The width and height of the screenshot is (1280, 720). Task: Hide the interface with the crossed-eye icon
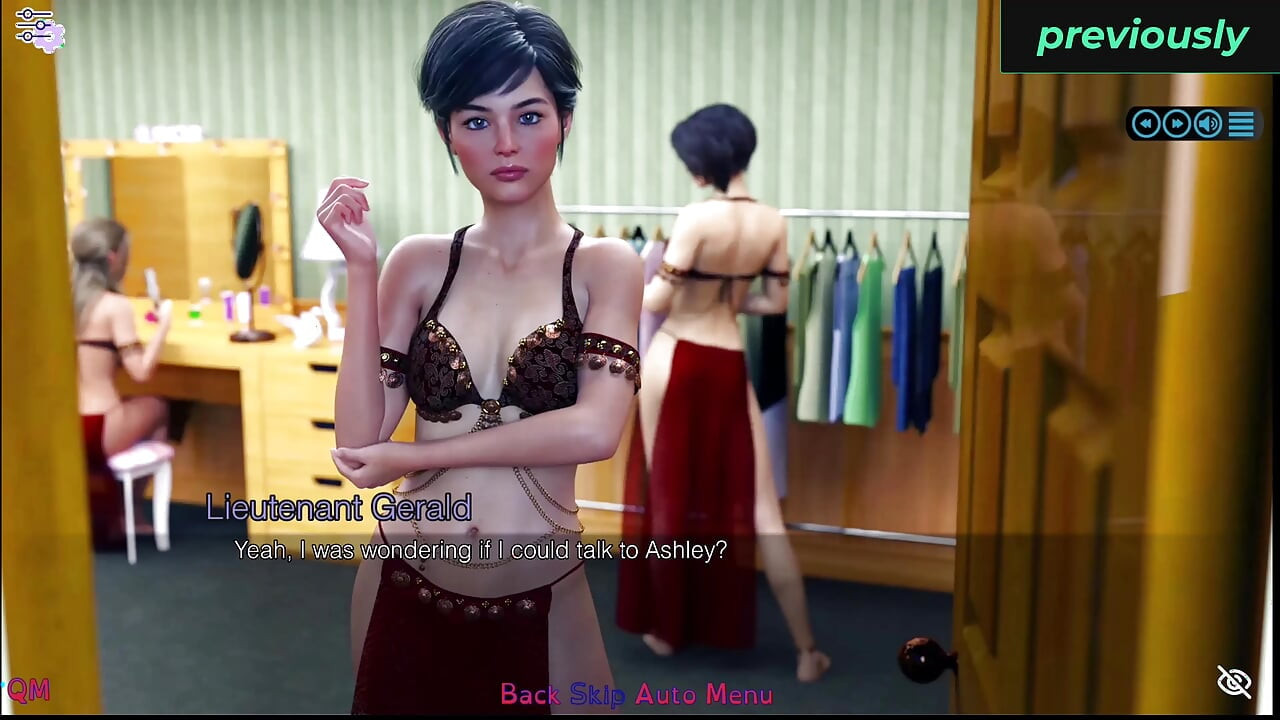pos(1234,682)
